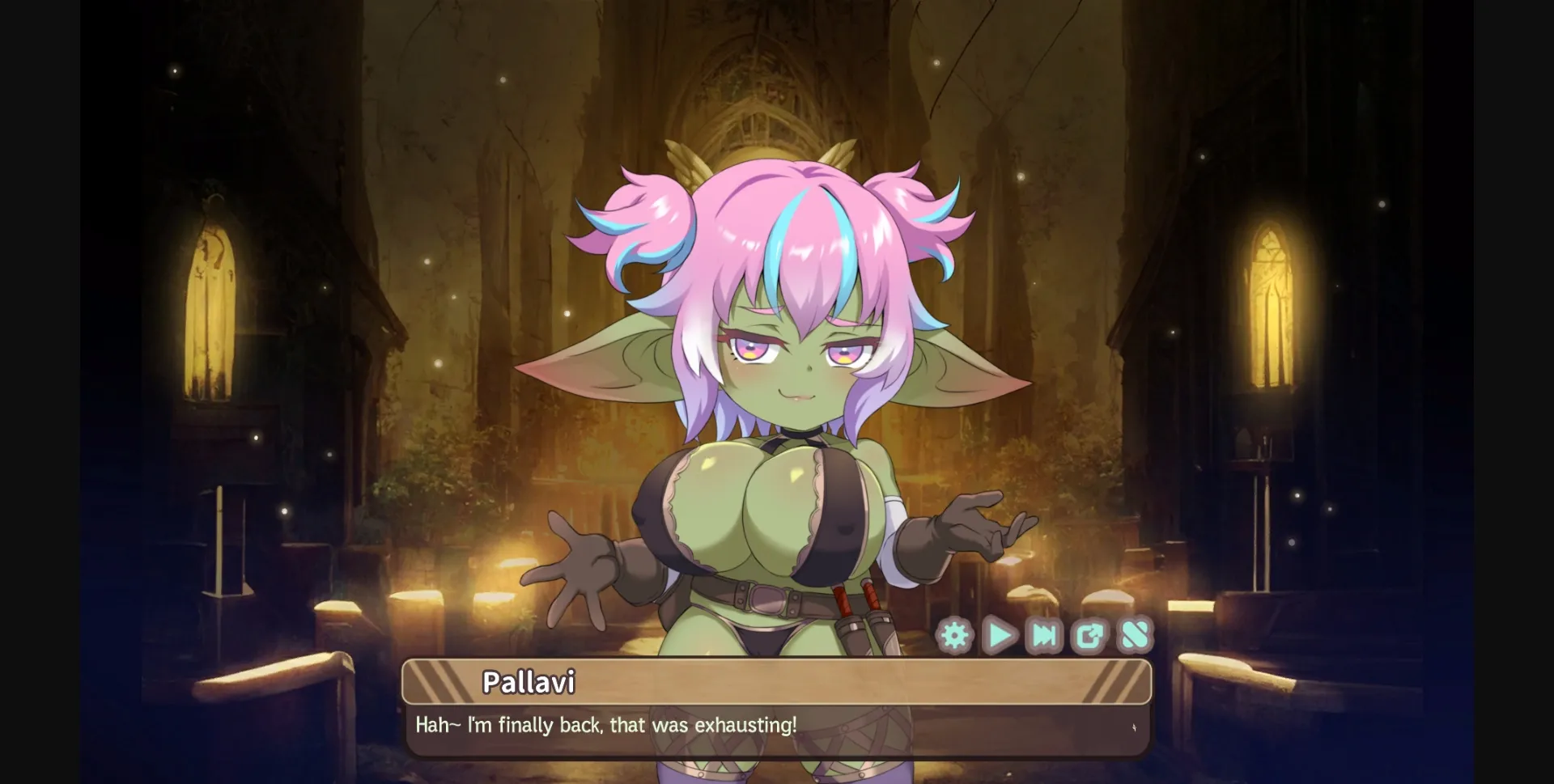Screen dimensions: 1554x784
Task: Click the "S" quick menu icon
Action: click(x=1135, y=637)
